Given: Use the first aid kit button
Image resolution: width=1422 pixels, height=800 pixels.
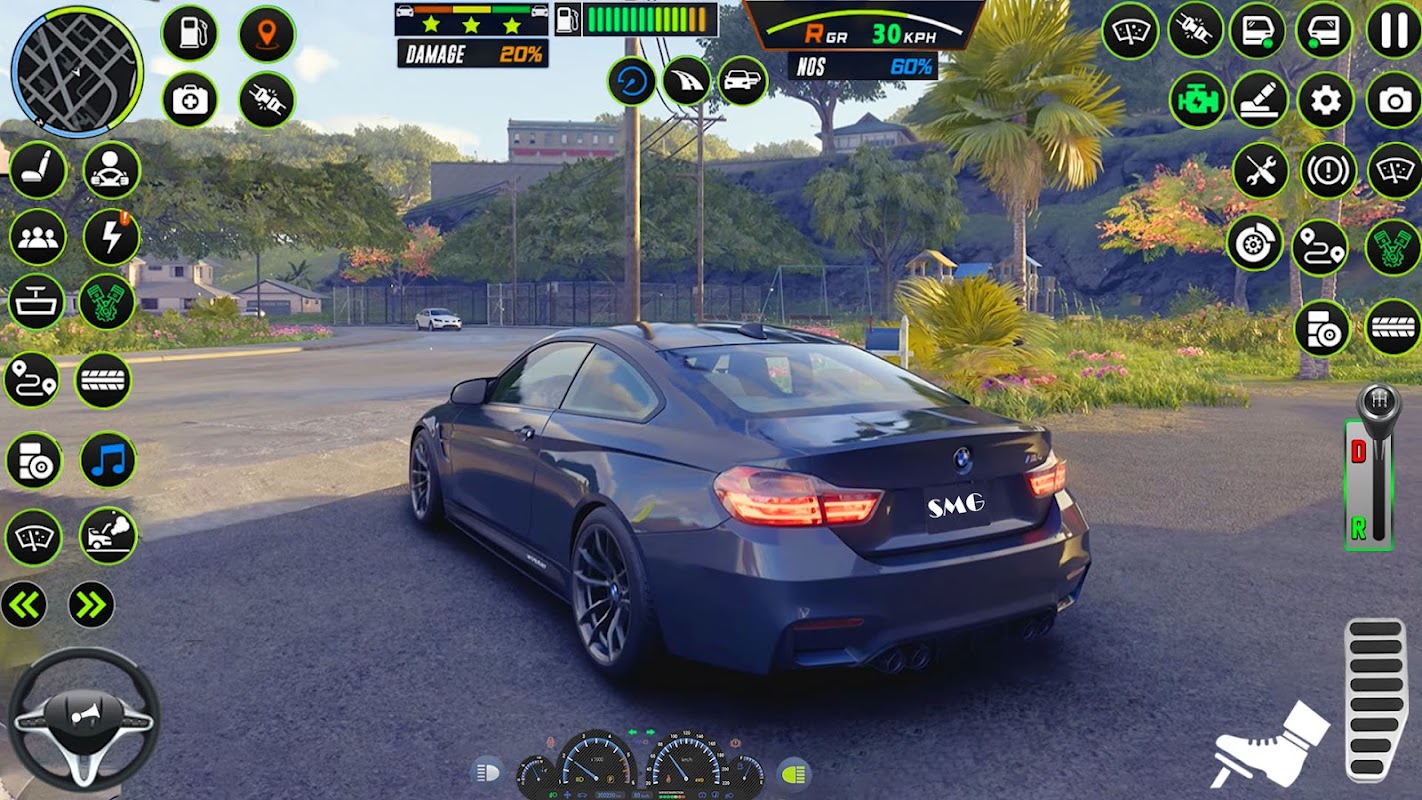Looking at the screenshot, I should (189, 100).
